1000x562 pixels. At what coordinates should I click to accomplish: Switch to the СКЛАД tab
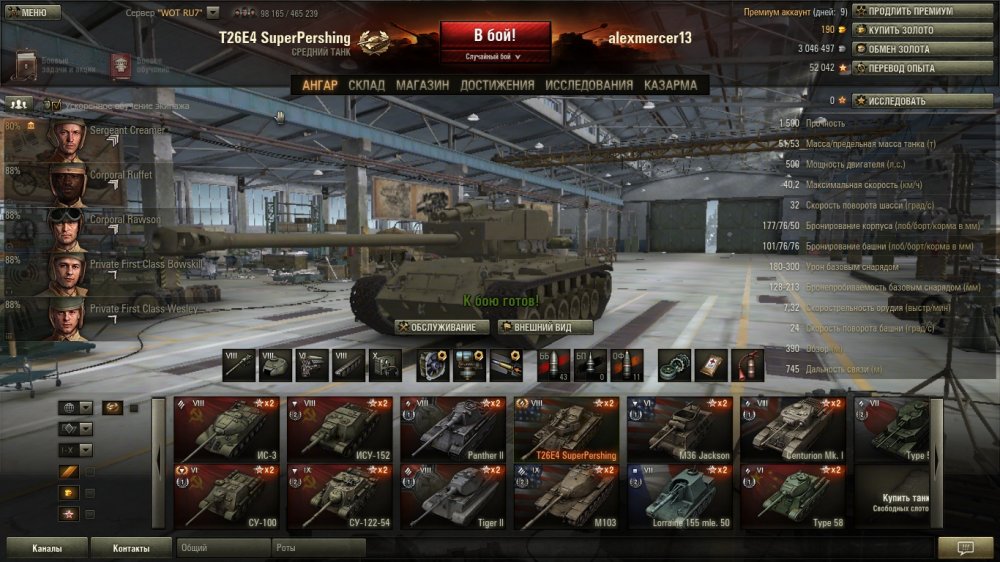click(x=366, y=86)
